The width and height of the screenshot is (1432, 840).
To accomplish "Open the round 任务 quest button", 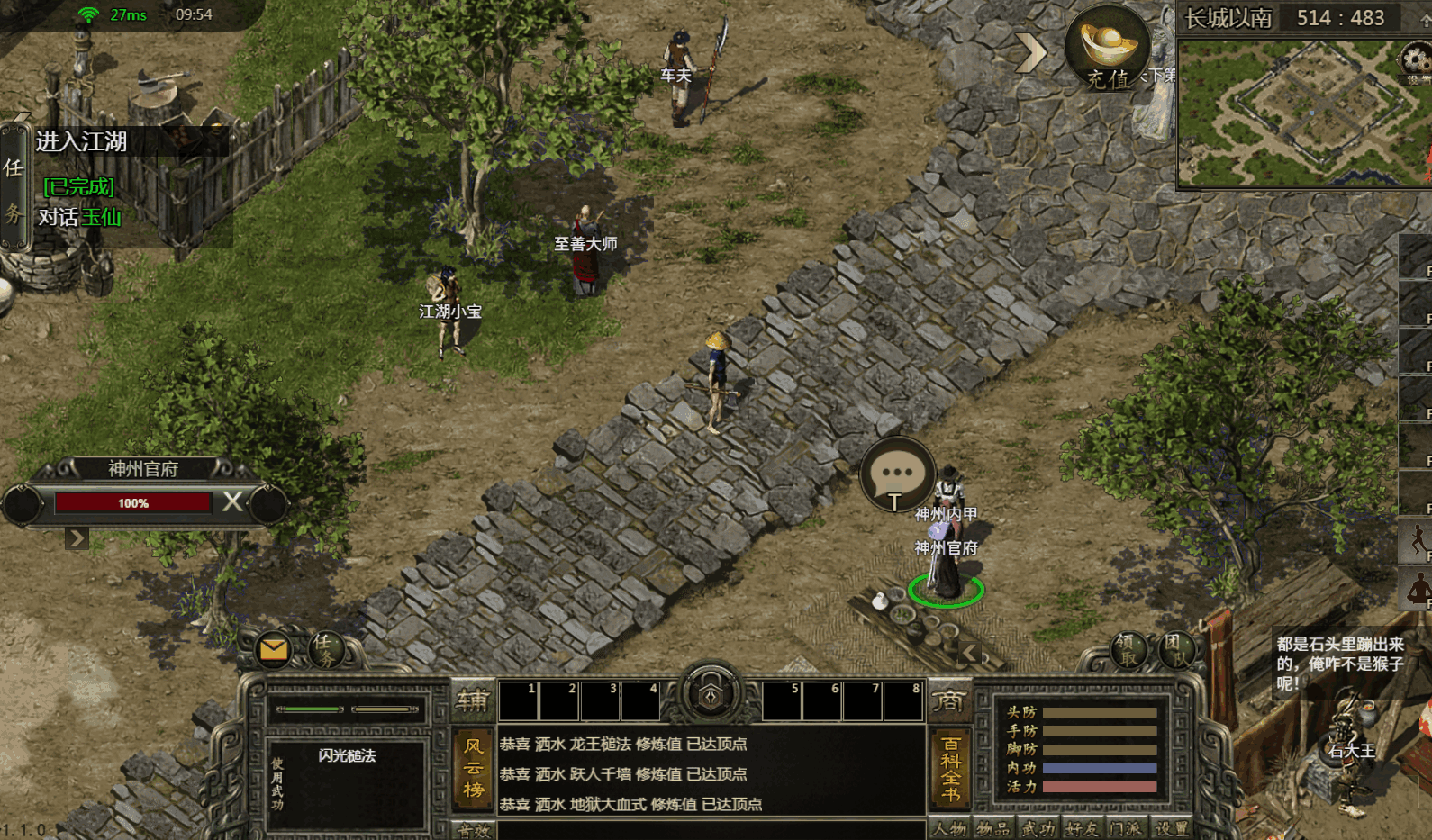I will [x=325, y=649].
